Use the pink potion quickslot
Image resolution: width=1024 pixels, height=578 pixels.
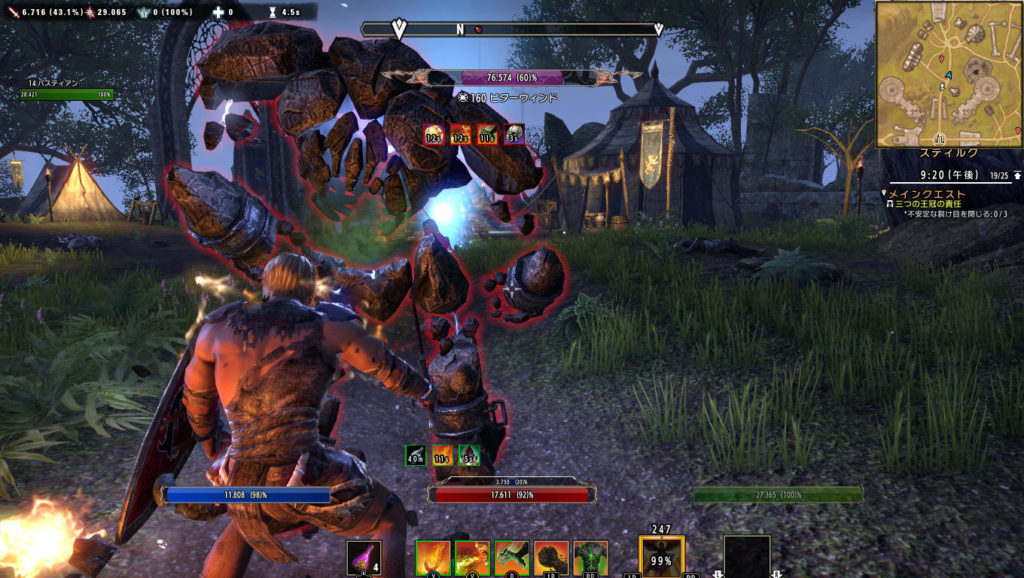click(x=364, y=558)
